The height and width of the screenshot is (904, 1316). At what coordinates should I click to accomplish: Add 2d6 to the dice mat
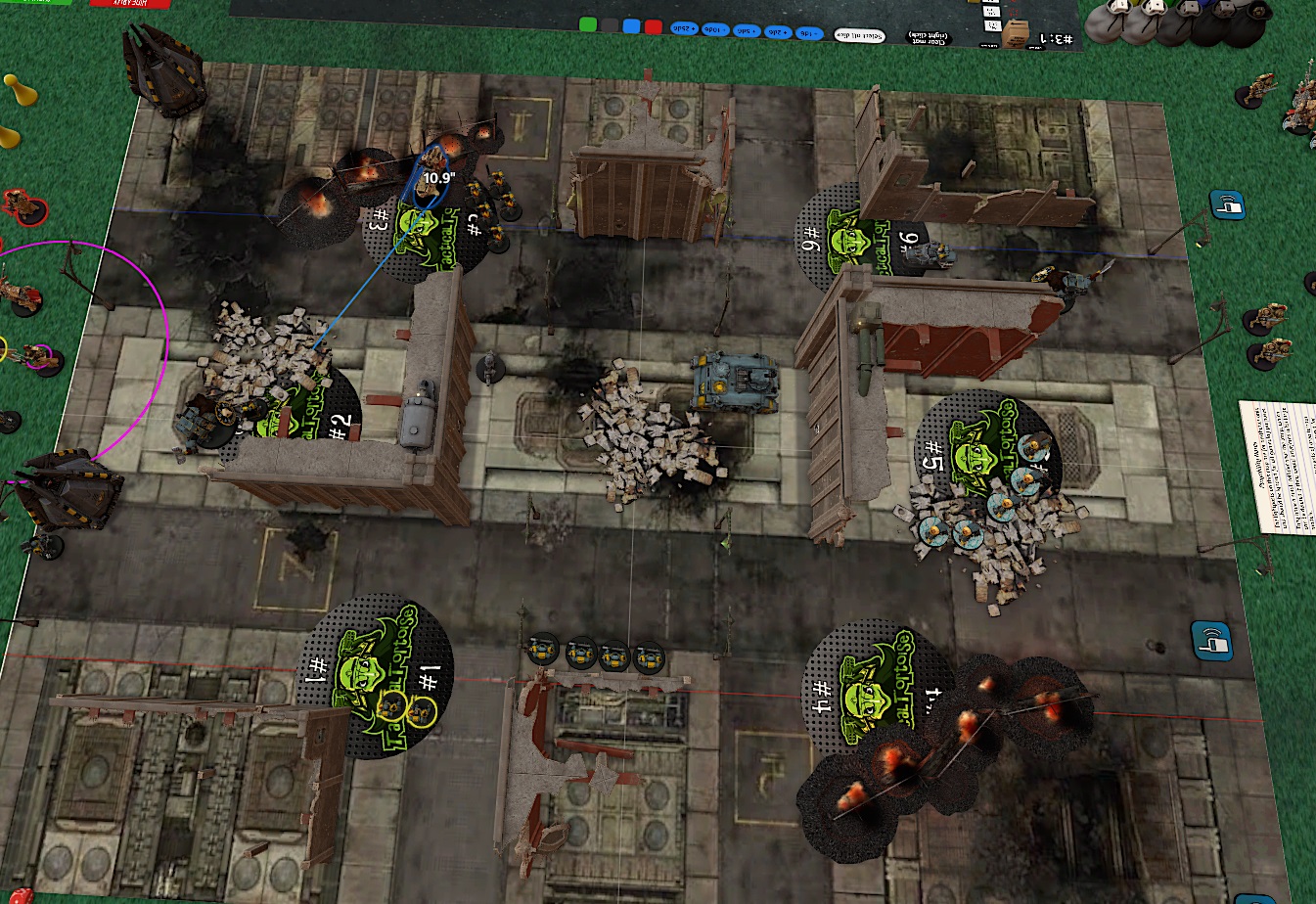(x=778, y=32)
